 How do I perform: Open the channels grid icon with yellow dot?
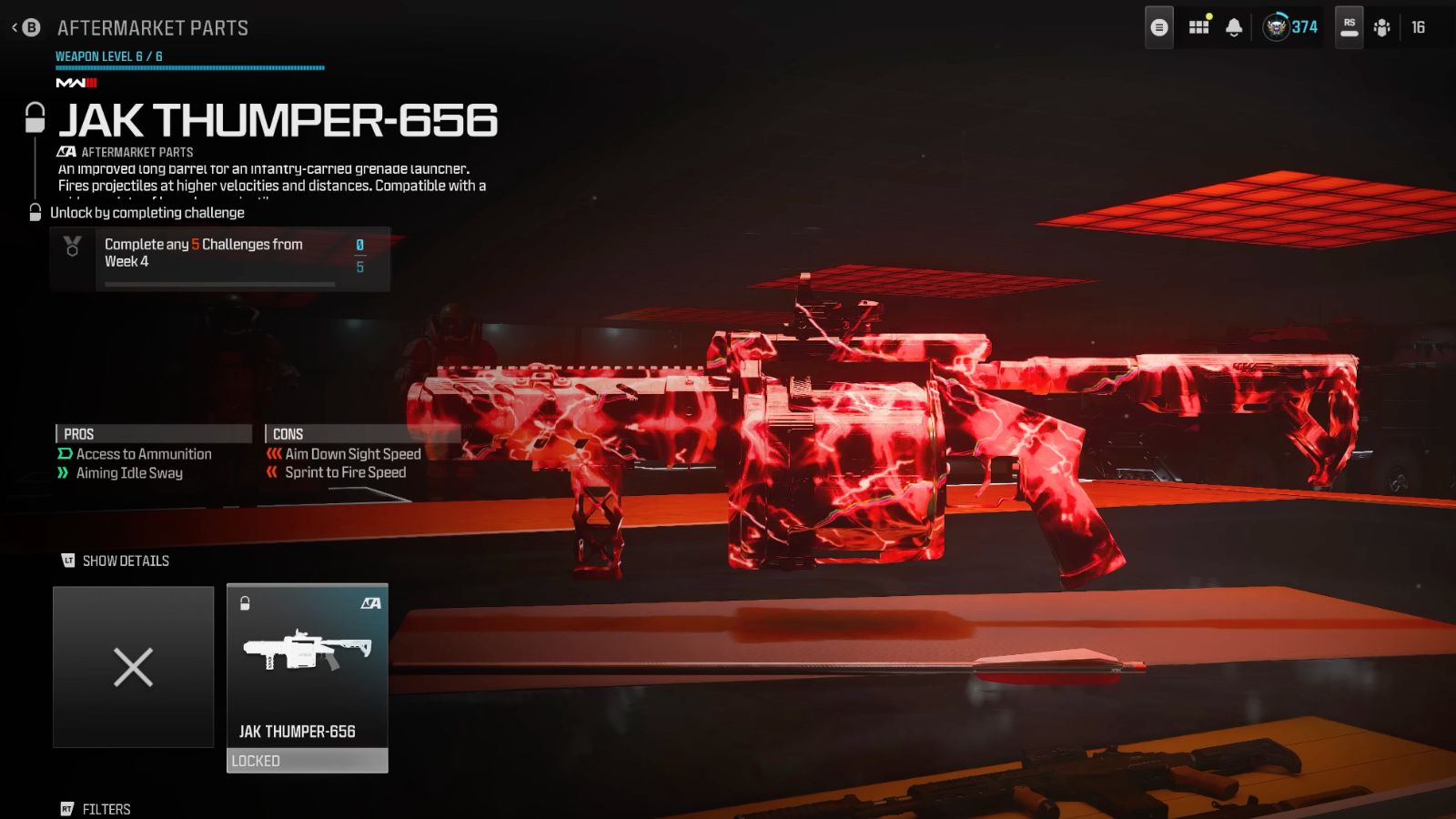tap(1198, 28)
